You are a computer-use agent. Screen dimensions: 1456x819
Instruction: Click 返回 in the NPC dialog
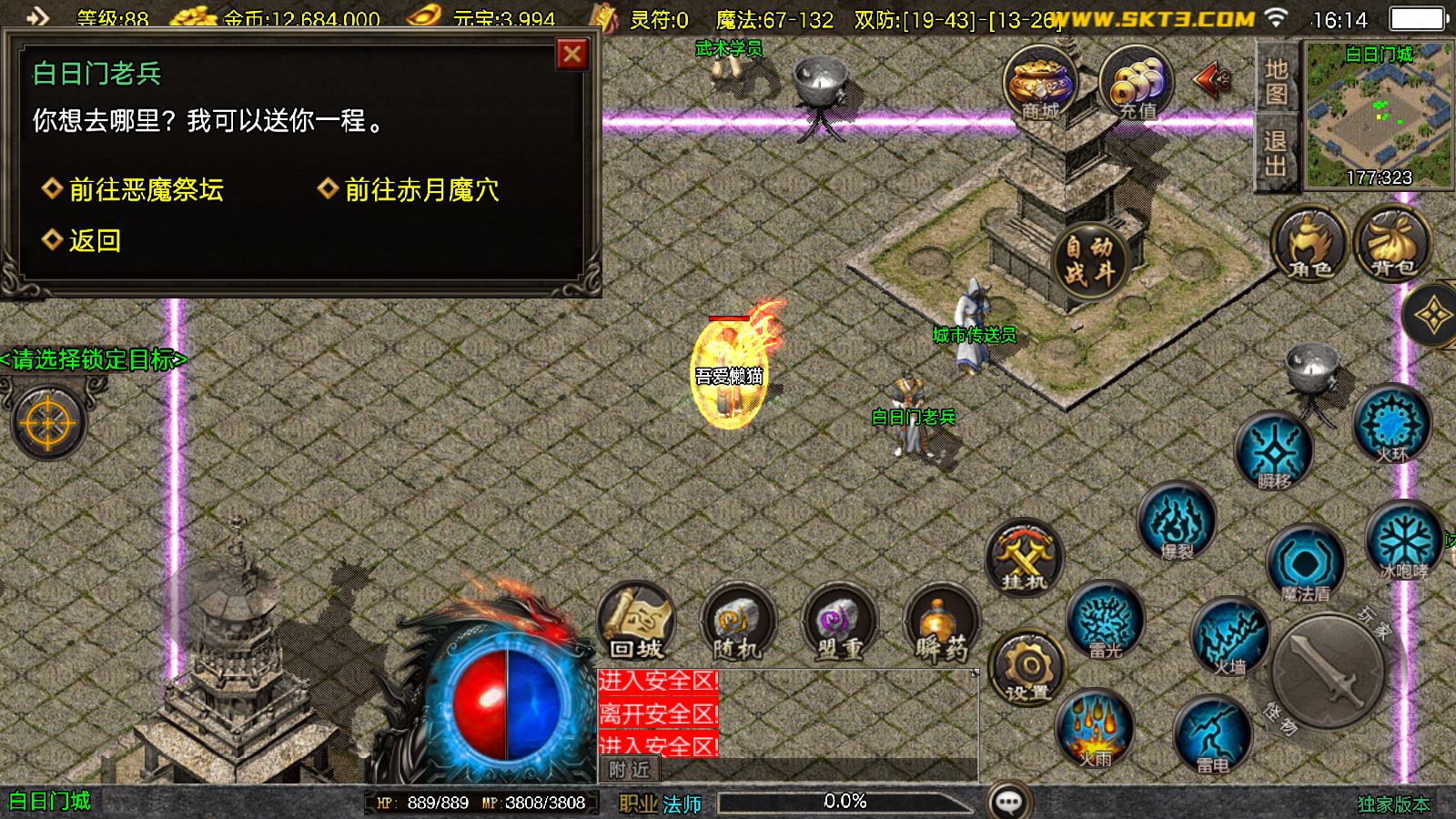[x=91, y=239]
